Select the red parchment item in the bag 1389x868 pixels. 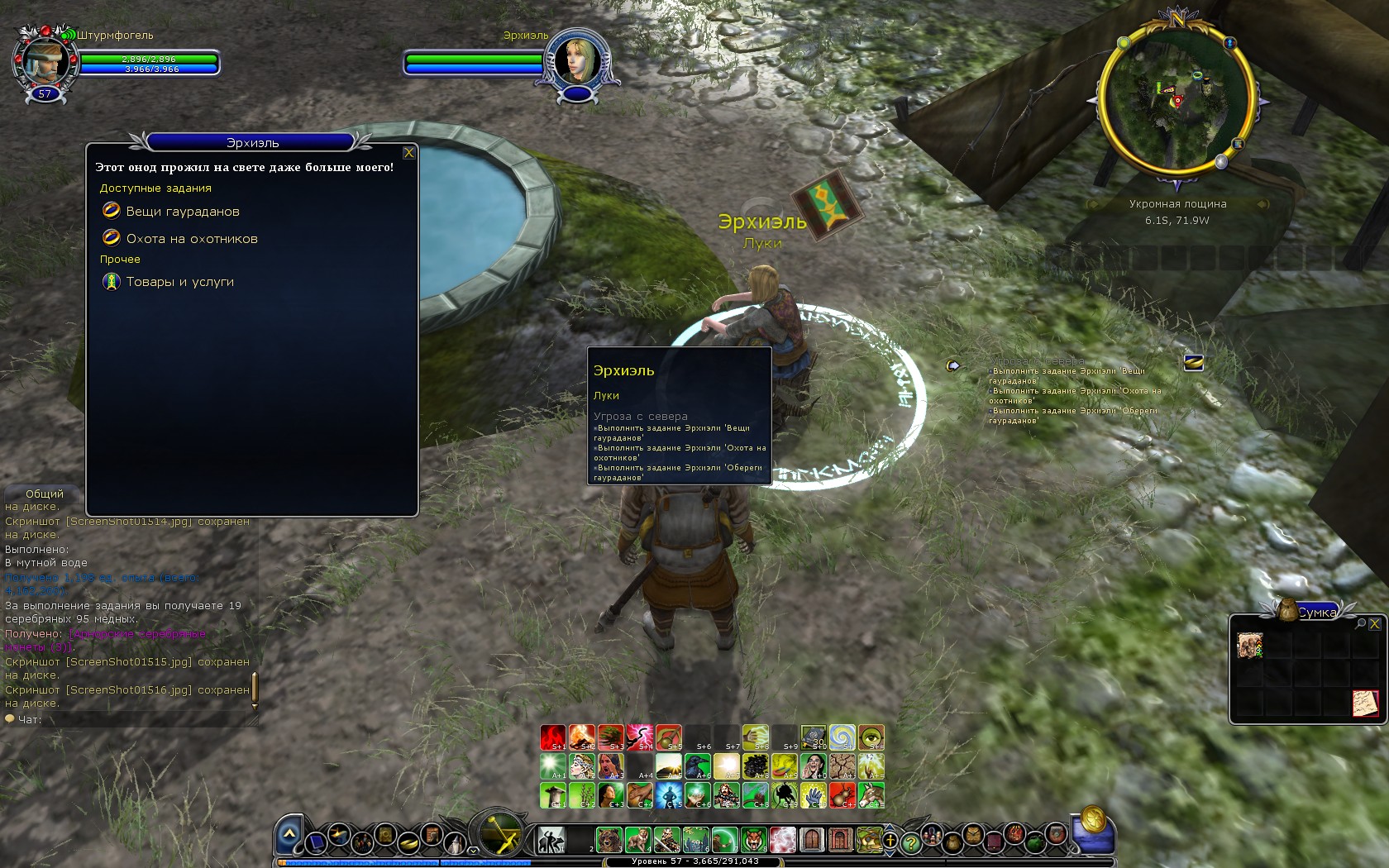(x=1365, y=703)
